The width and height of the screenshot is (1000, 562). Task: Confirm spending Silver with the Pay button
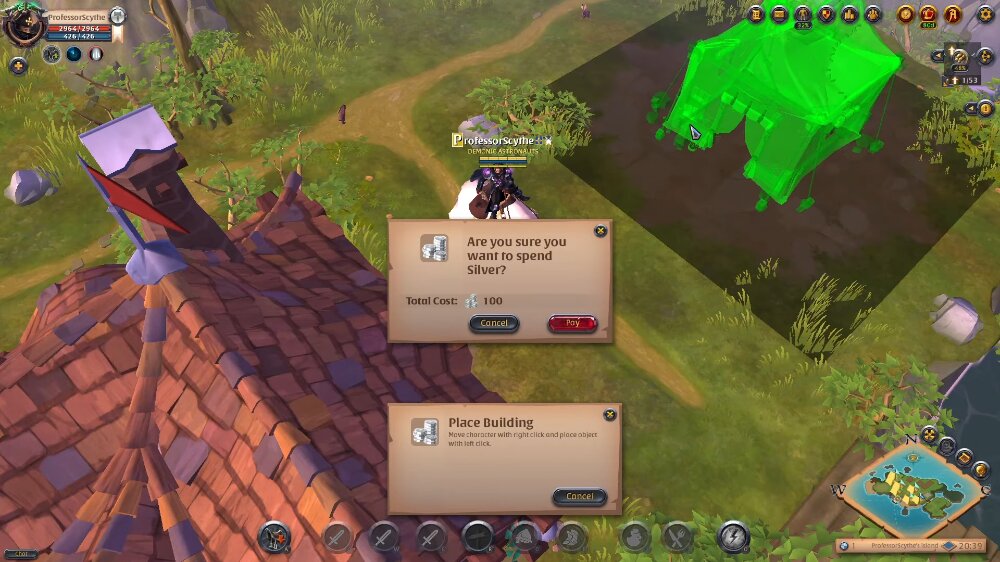[572, 323]
